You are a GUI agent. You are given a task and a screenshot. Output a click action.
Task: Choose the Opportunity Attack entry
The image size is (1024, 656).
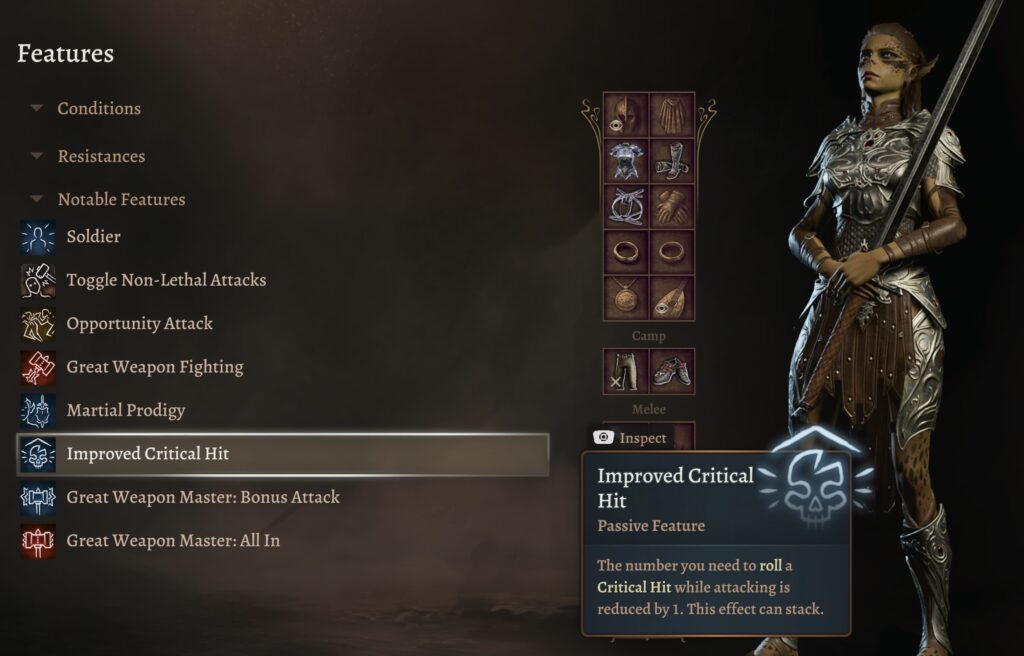click(x=139, y=324)
